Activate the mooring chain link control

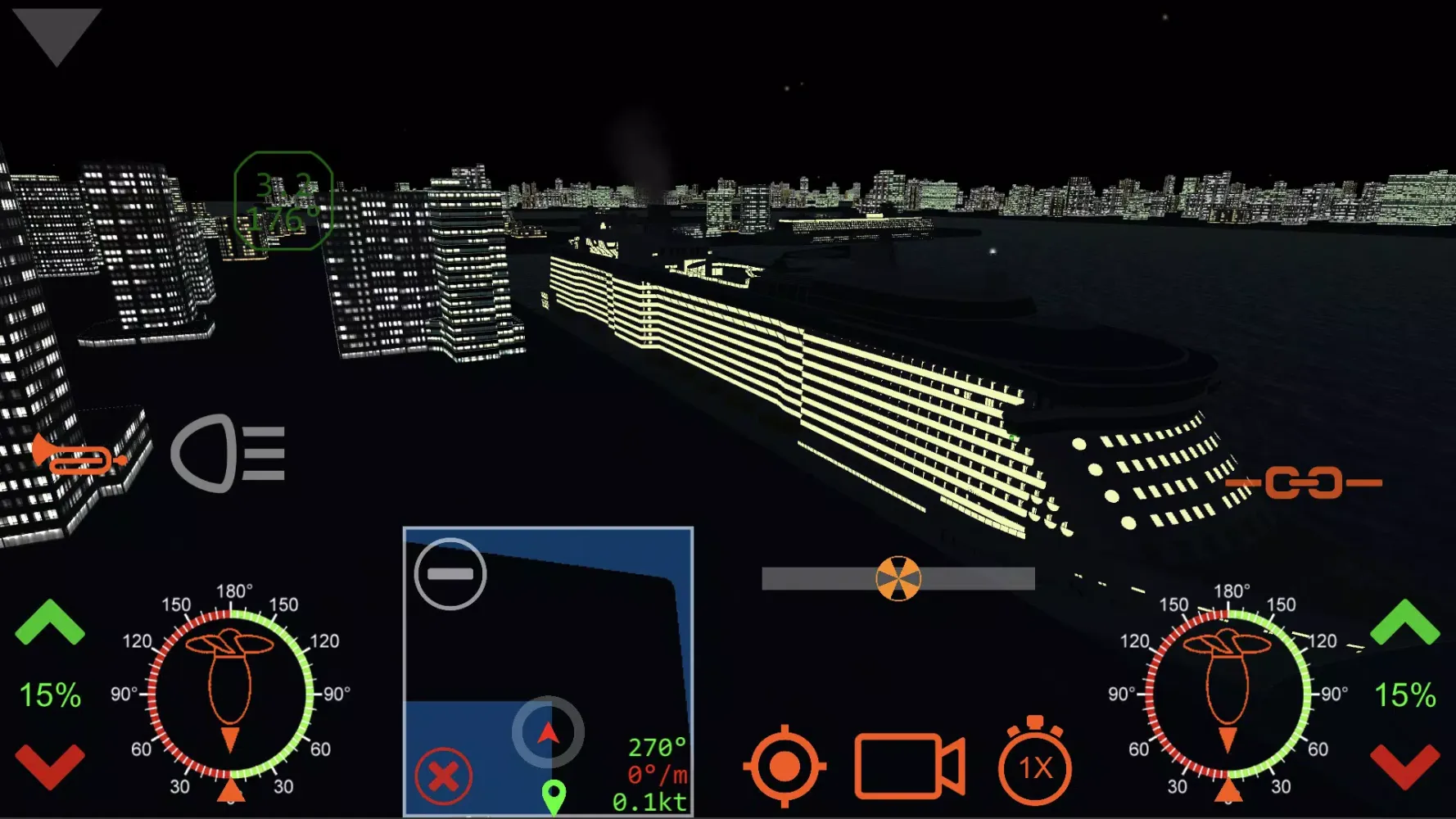click(x=1304, y=482)
